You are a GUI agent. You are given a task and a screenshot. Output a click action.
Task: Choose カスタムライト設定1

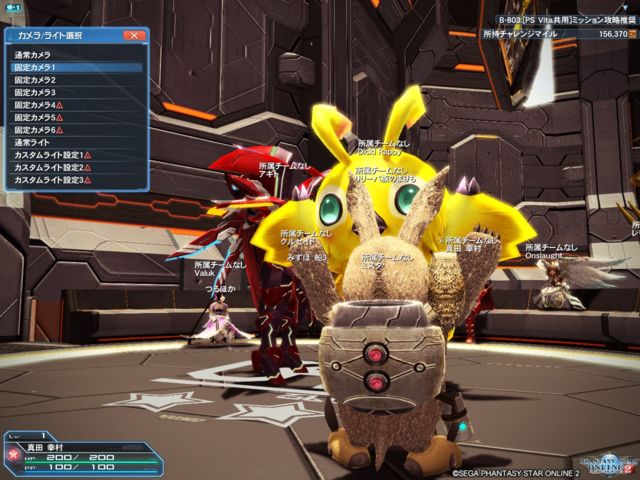[52, 155]
